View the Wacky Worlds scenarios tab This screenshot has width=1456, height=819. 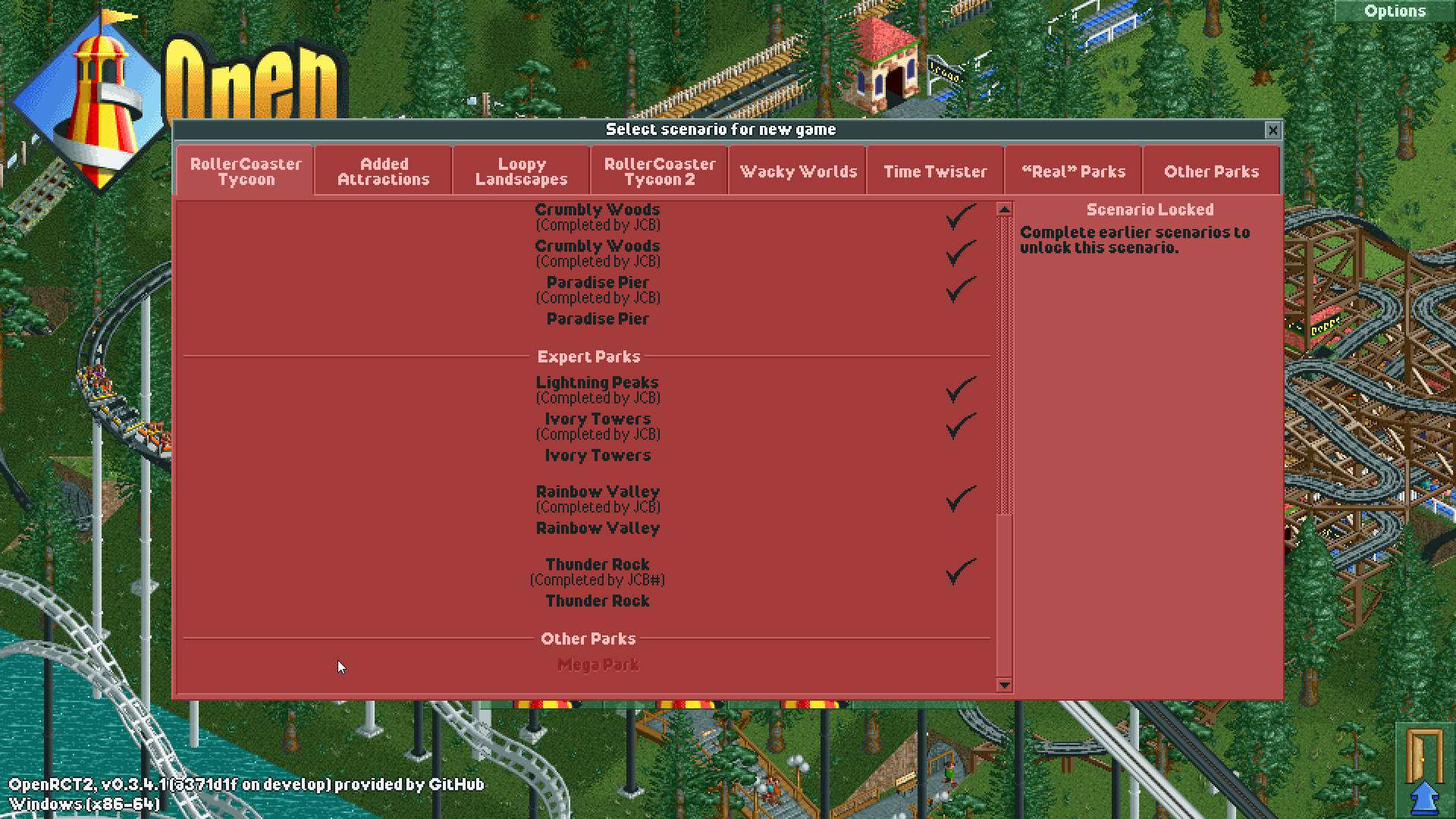[x=798, y=170]
